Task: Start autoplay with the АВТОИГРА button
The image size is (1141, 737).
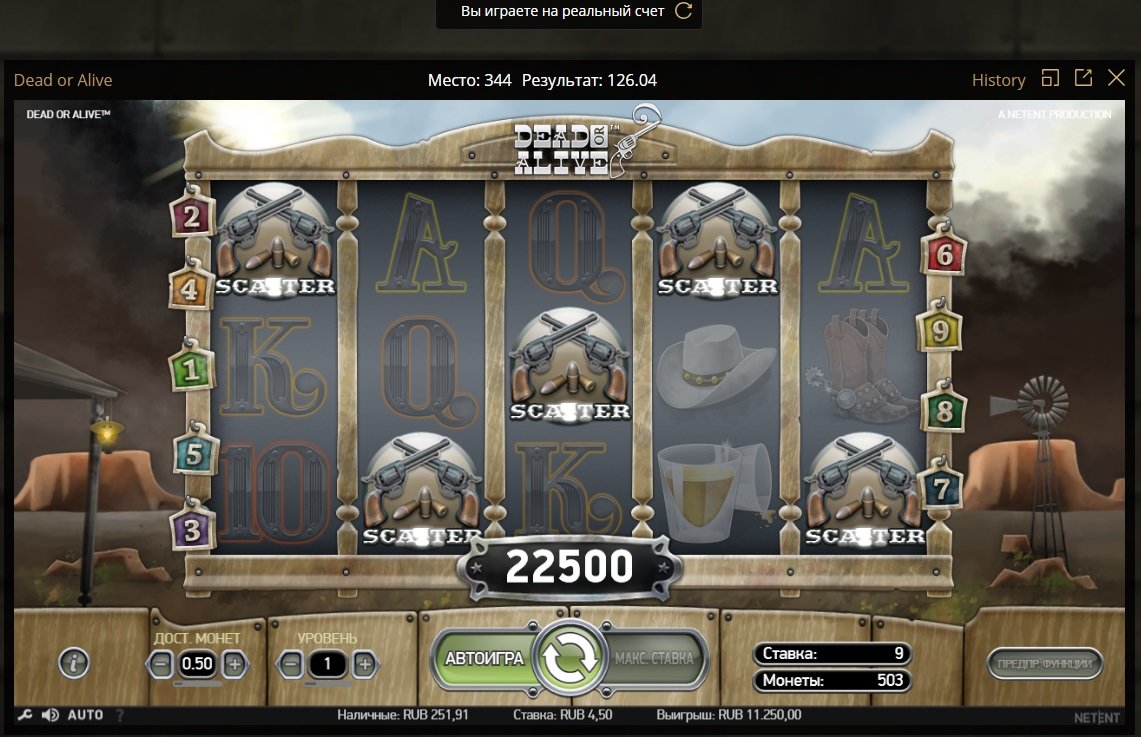Action: tap(484, 659)
